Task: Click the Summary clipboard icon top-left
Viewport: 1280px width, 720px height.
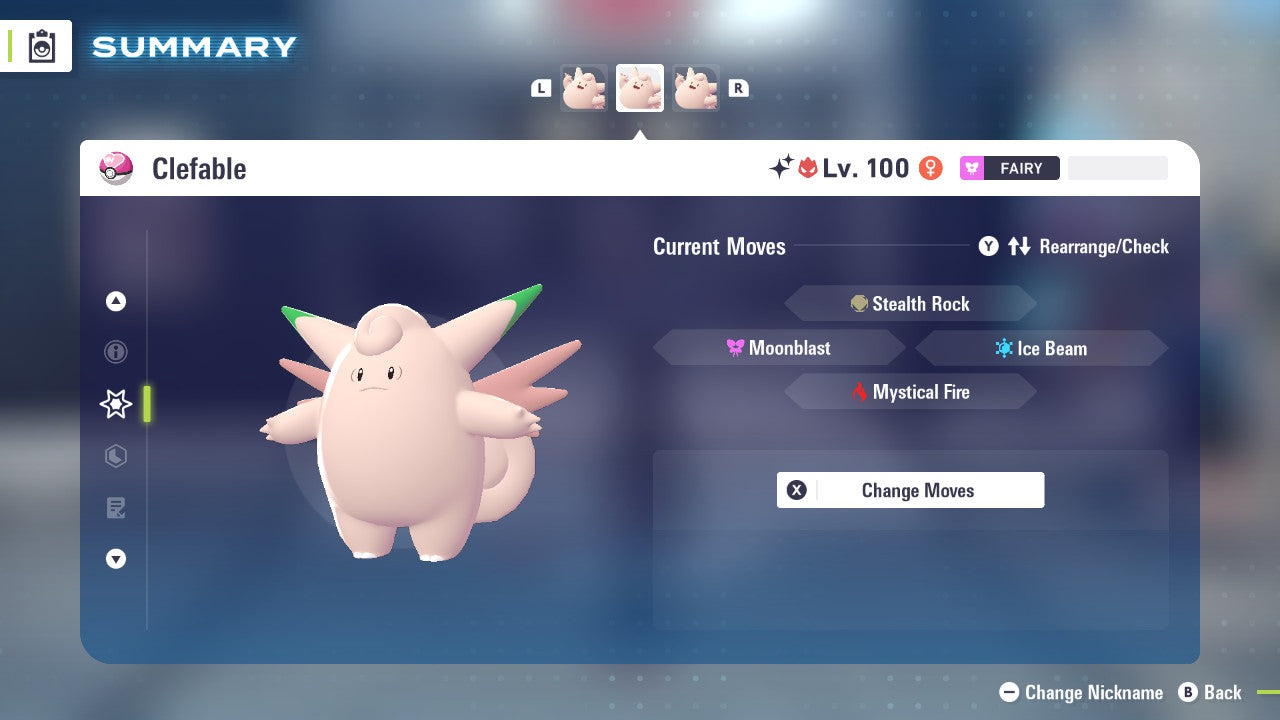Action: click(41, 45)
